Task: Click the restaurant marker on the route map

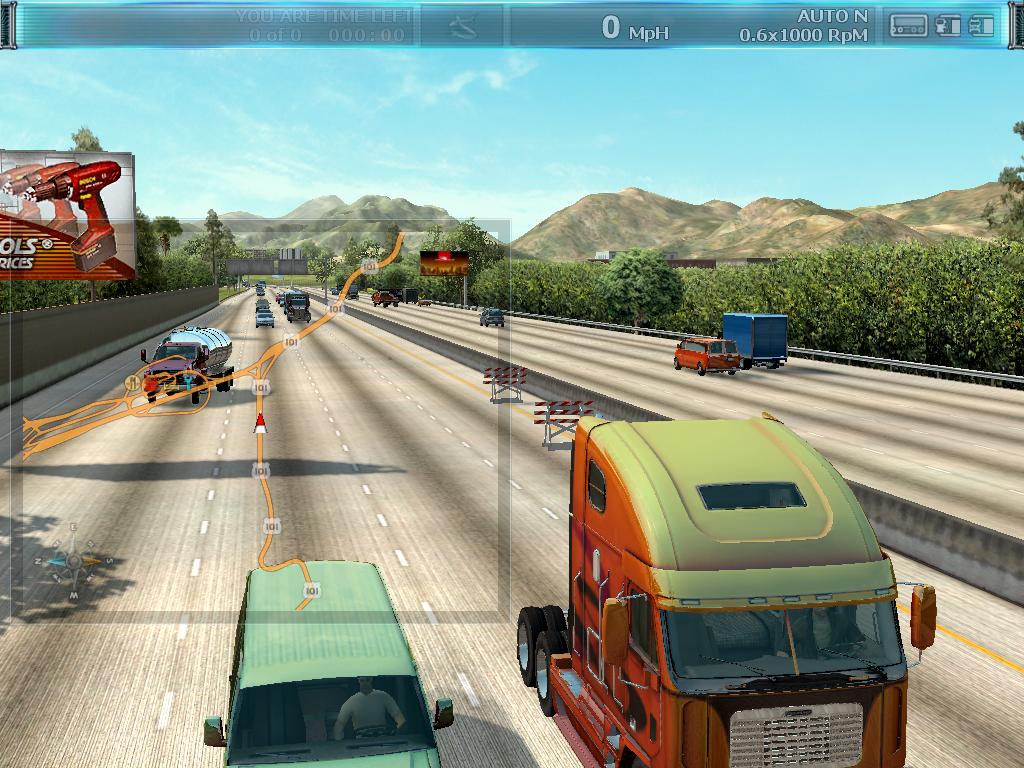Action: (x=133, y=382)
